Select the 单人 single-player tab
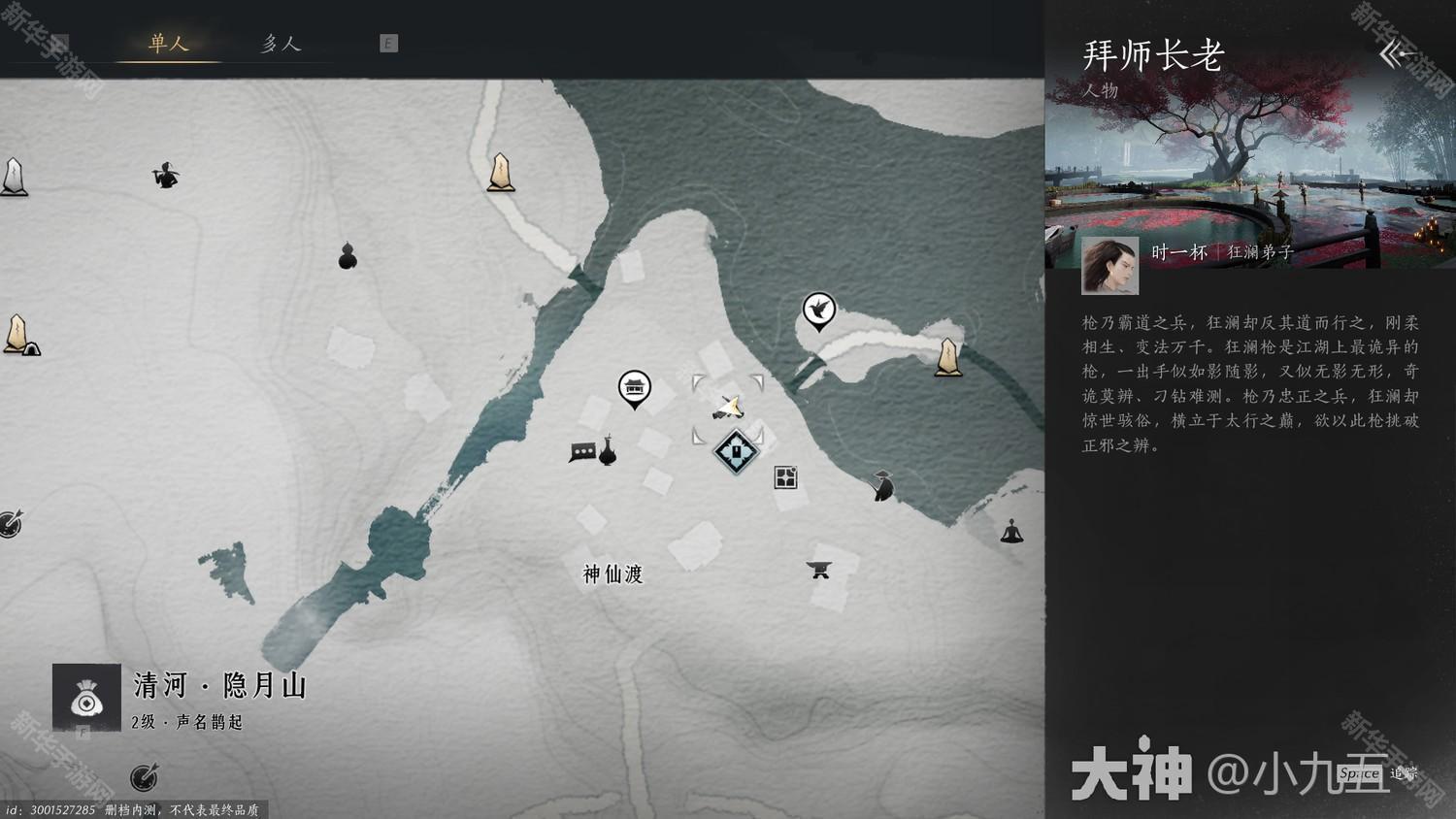 coord(170,43)
